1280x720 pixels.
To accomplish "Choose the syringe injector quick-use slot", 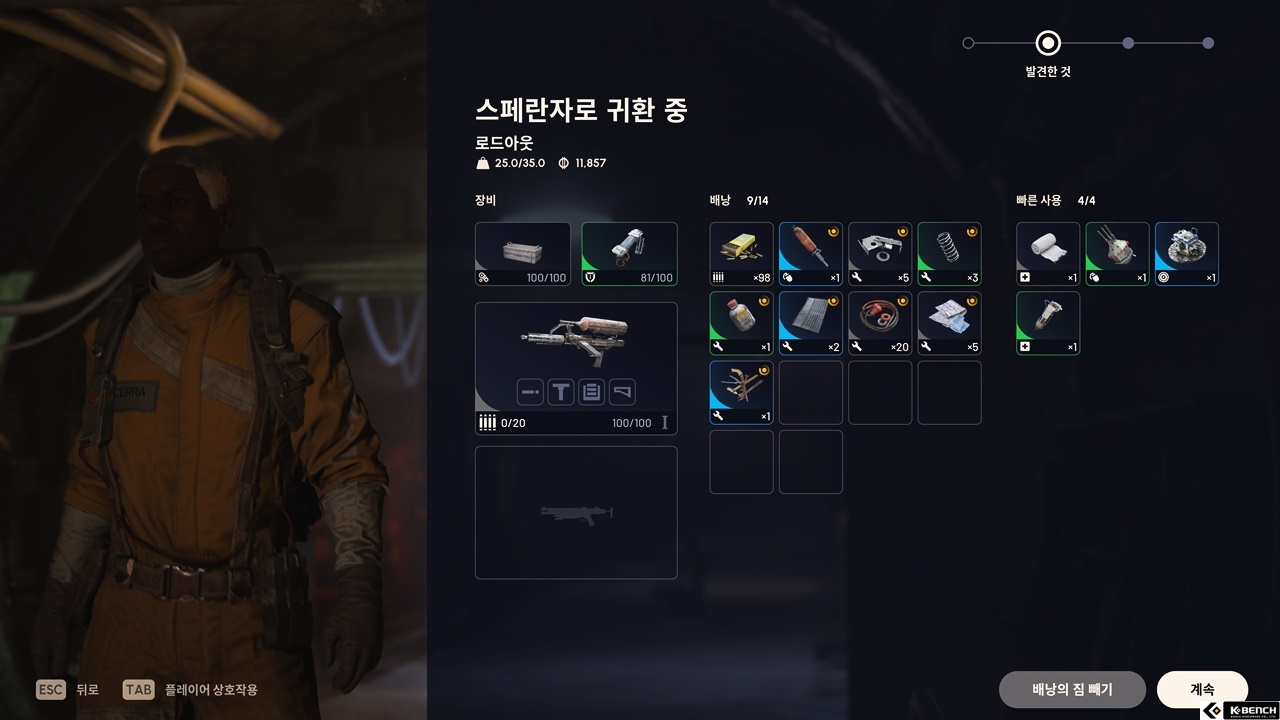I will (1048, 323).
